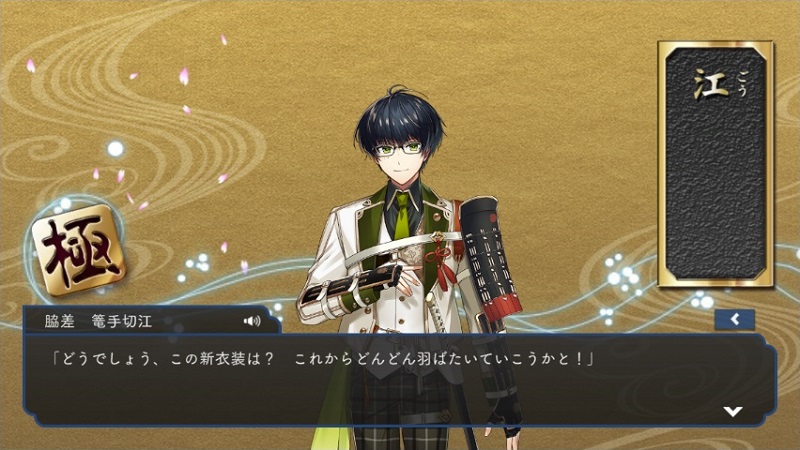Replay the voice line with the speaker icon
This screenshot has height=450, width=800.
pos(252,321)
